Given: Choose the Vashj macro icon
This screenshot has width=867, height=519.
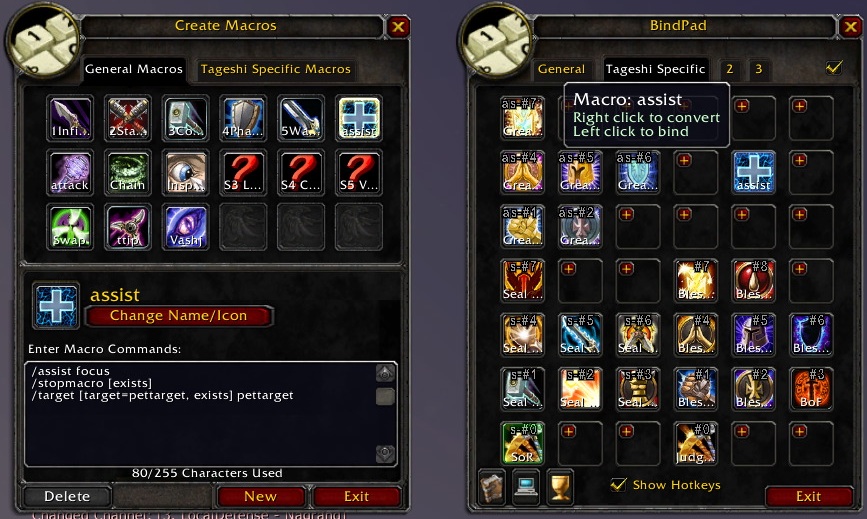Looking at the screenshot, I should pos(185,225).
